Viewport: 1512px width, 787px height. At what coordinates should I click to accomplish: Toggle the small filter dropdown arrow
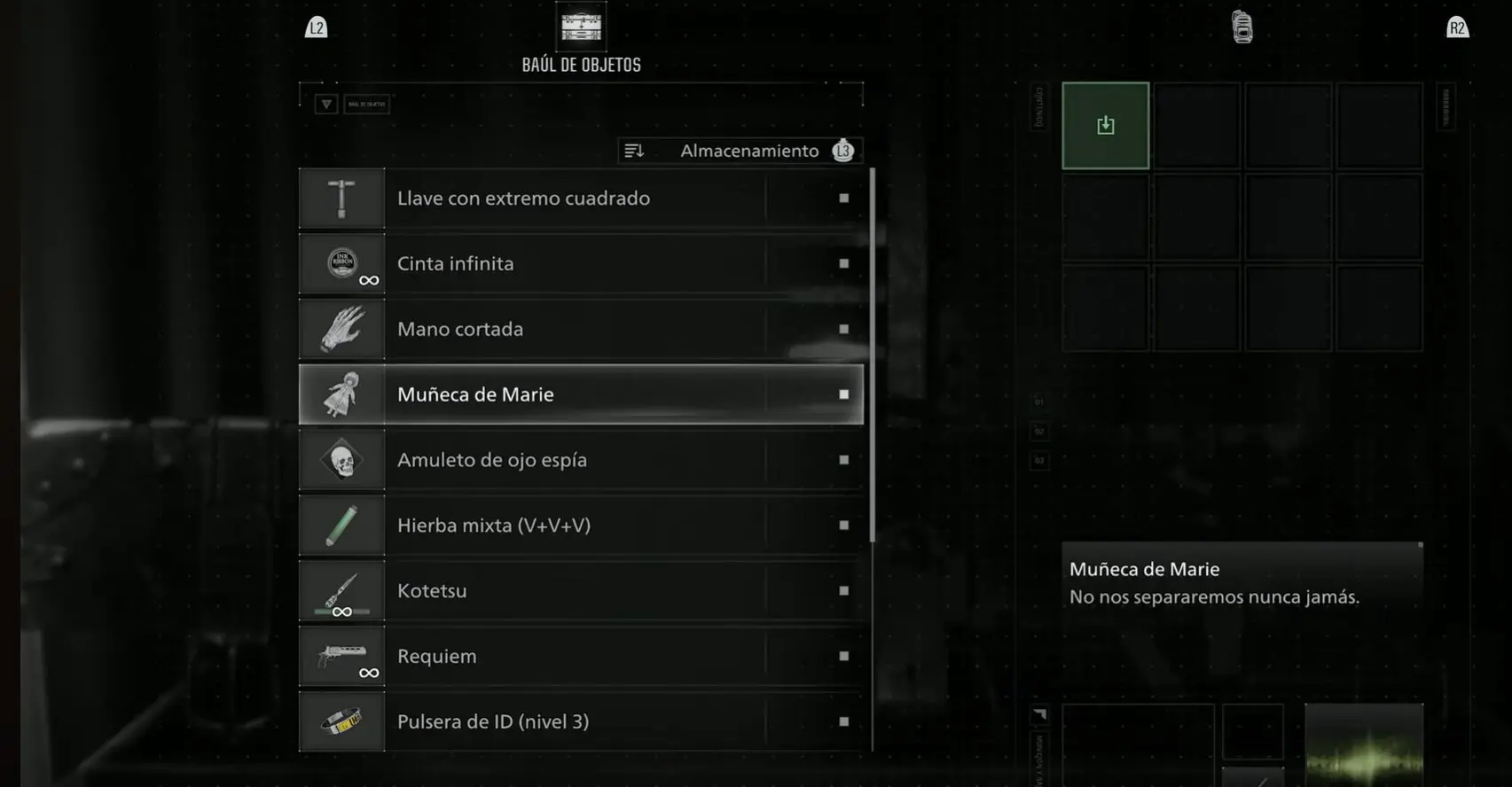(x=326, y=105)
